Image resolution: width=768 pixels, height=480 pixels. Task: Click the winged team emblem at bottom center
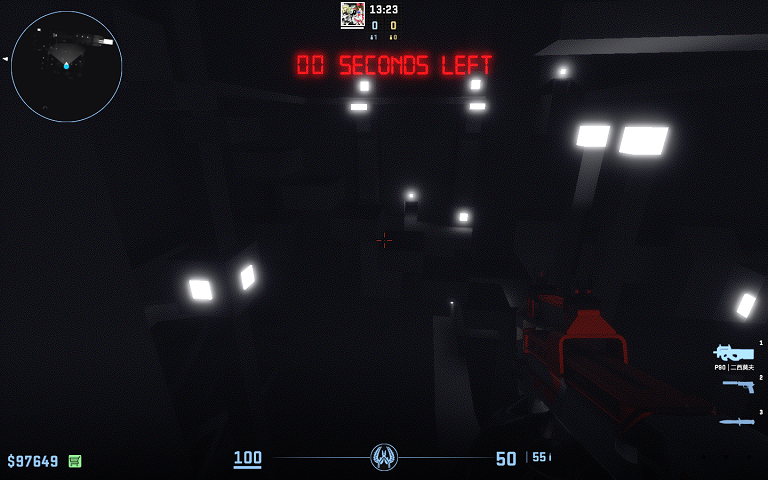[x=384, y=457]
